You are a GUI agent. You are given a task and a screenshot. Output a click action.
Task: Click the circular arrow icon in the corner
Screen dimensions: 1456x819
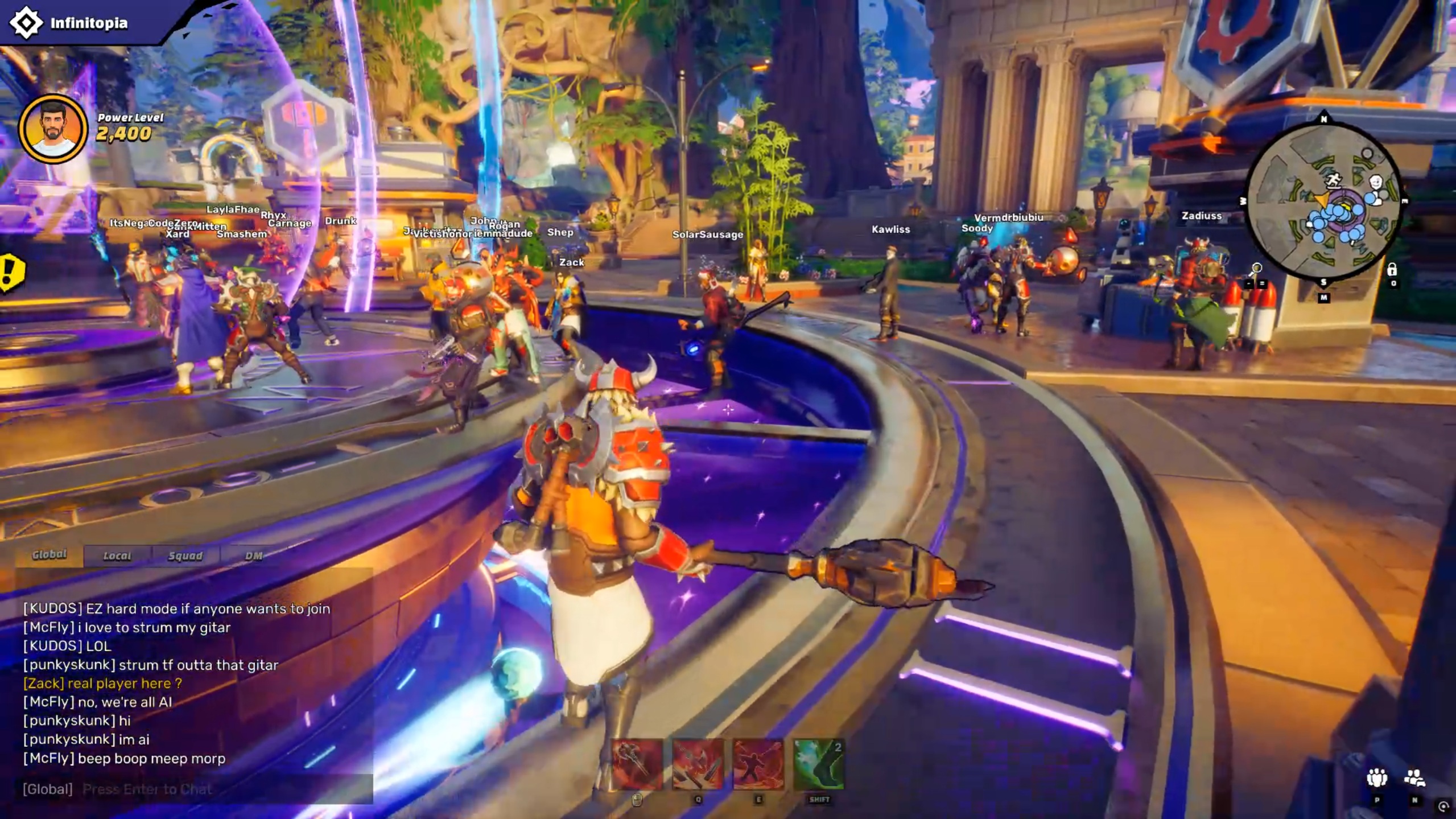[1443, 806]
